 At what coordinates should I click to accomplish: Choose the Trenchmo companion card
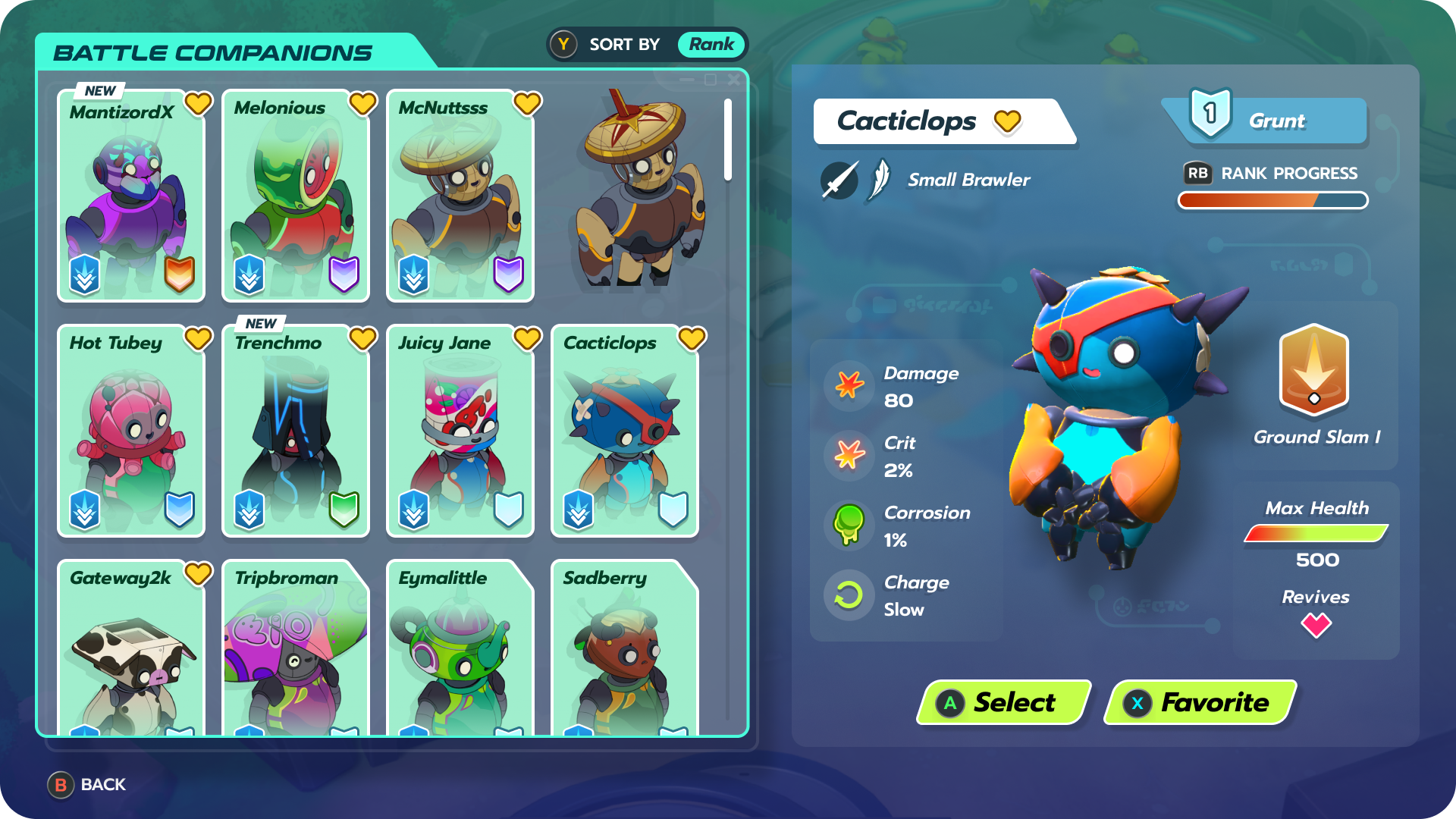point(296,432)
